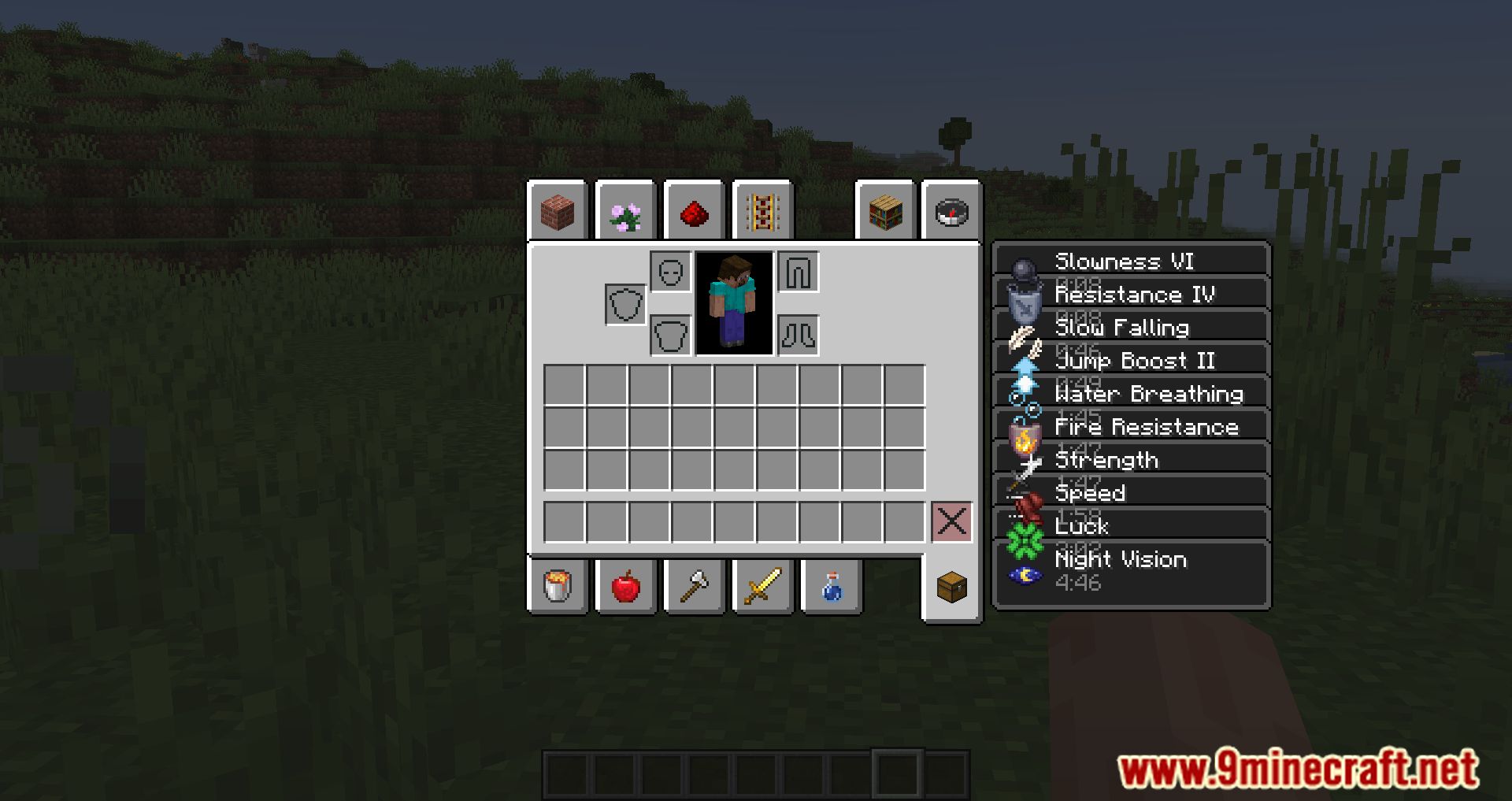Click the Night Vision effect icon
Viewport: 1512px width, 801px height.
1024,575
